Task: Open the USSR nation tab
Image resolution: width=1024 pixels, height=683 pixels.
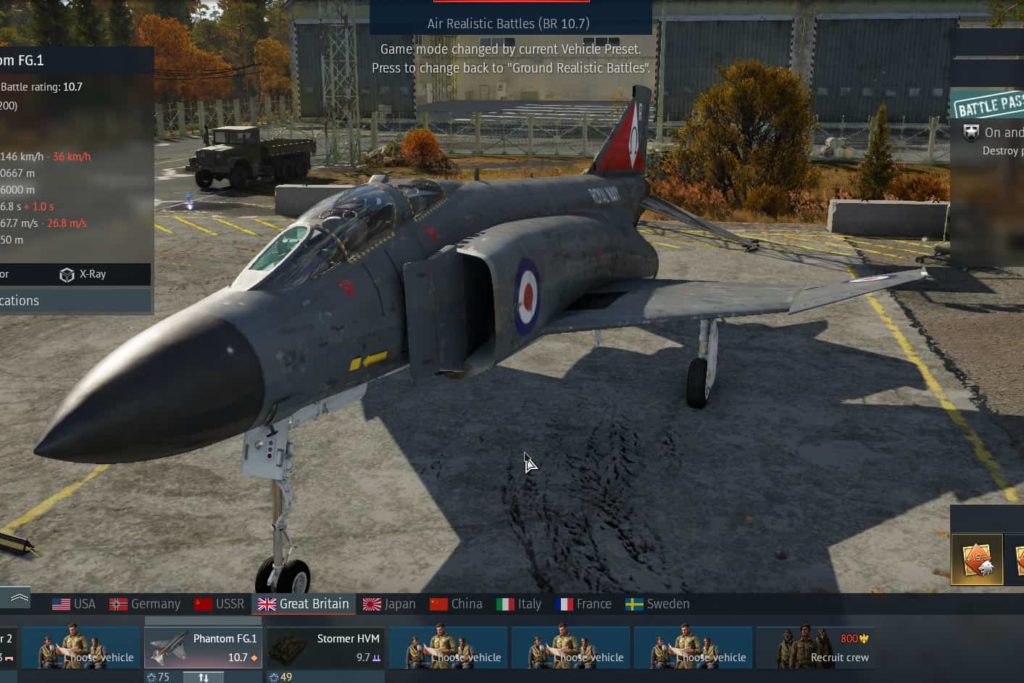Action: click(x=219, y=604)
